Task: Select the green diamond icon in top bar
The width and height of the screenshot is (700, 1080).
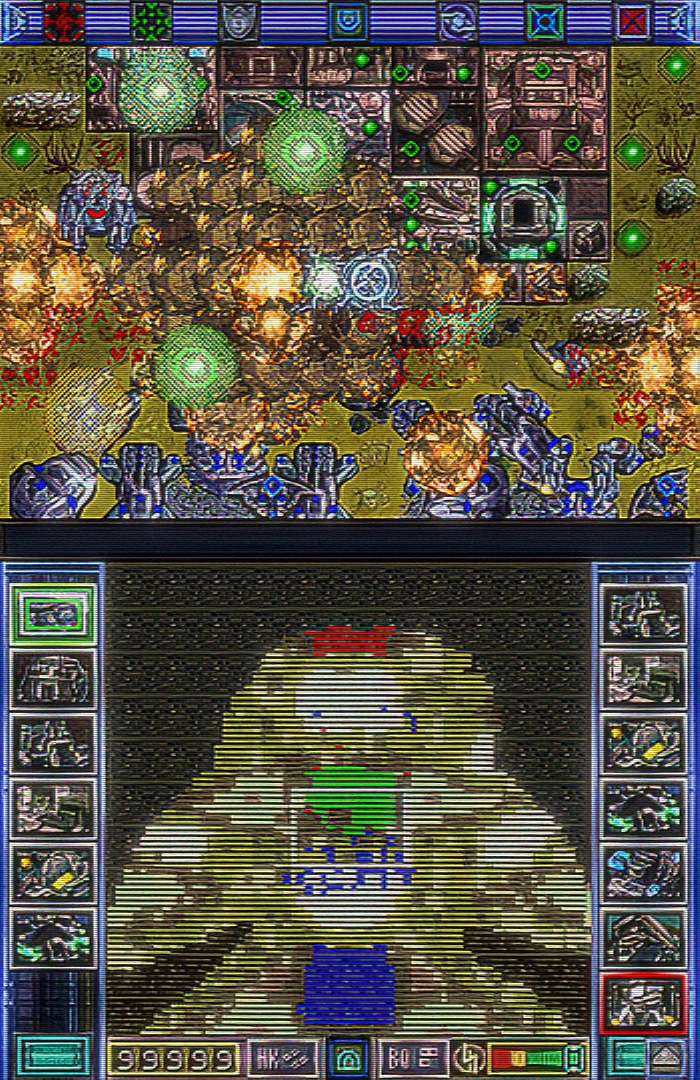Action: point(152,20)
